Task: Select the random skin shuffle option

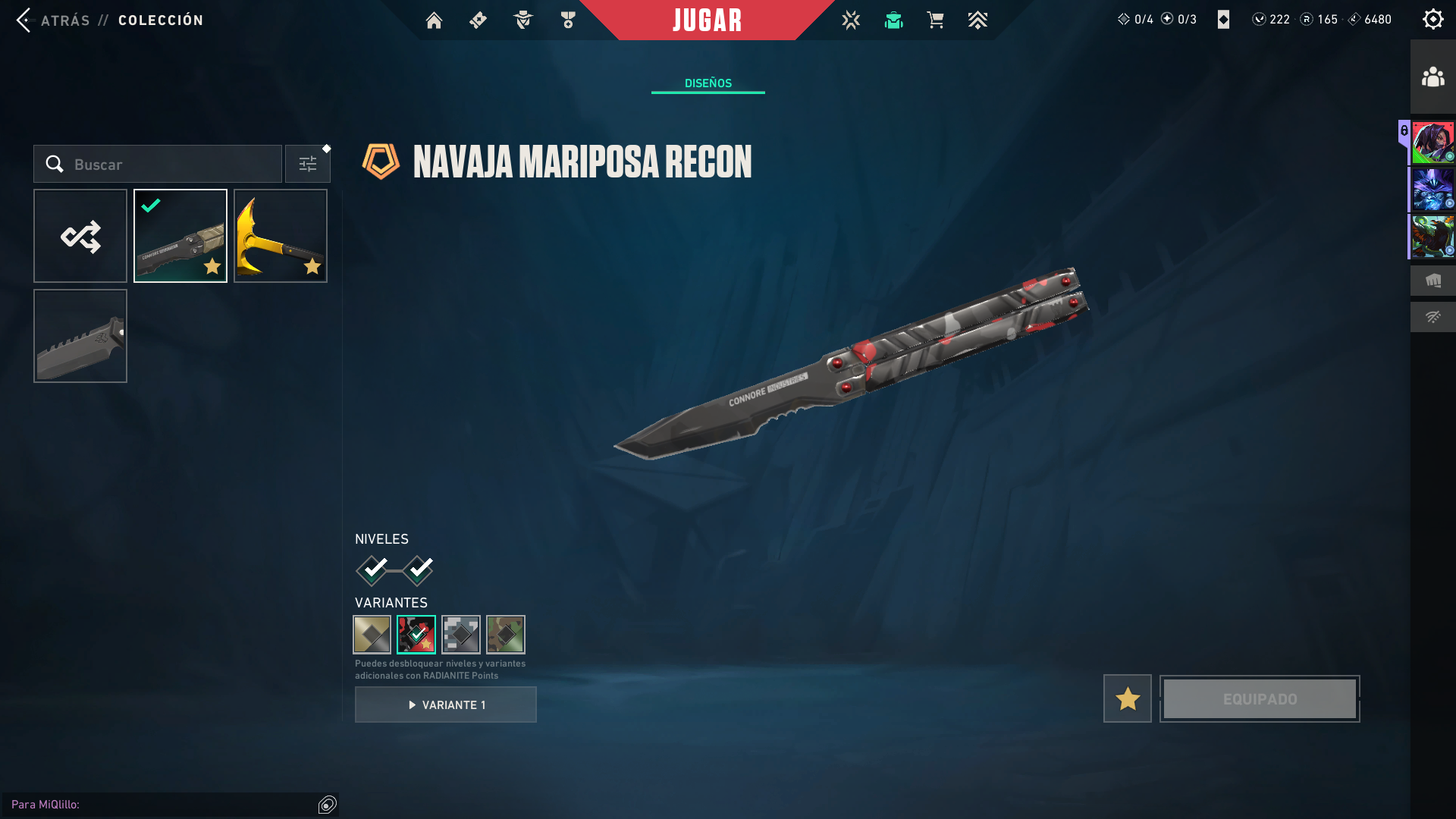Action: click(x=80, y=236)
